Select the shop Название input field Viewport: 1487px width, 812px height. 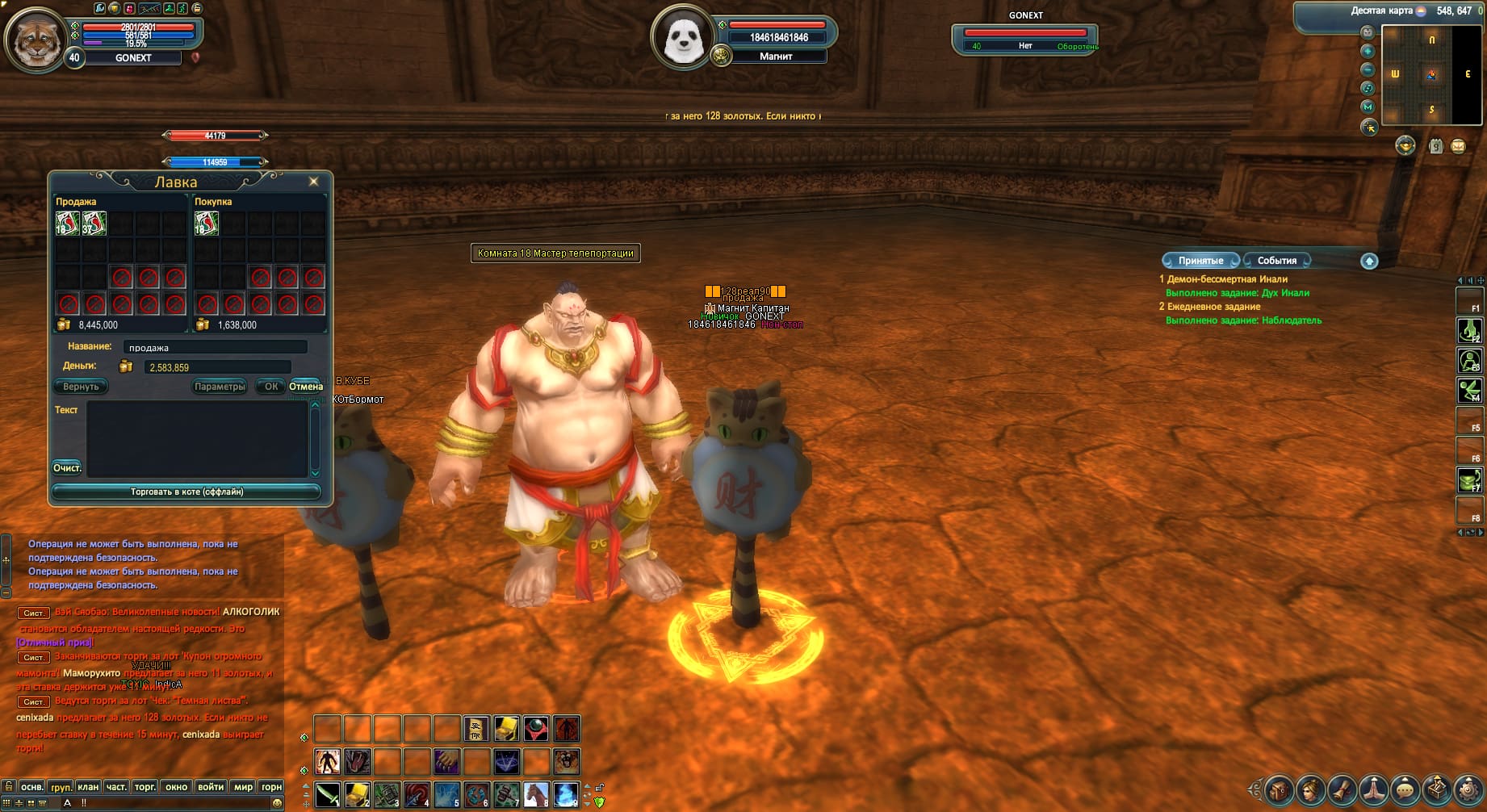coord(215,347)
